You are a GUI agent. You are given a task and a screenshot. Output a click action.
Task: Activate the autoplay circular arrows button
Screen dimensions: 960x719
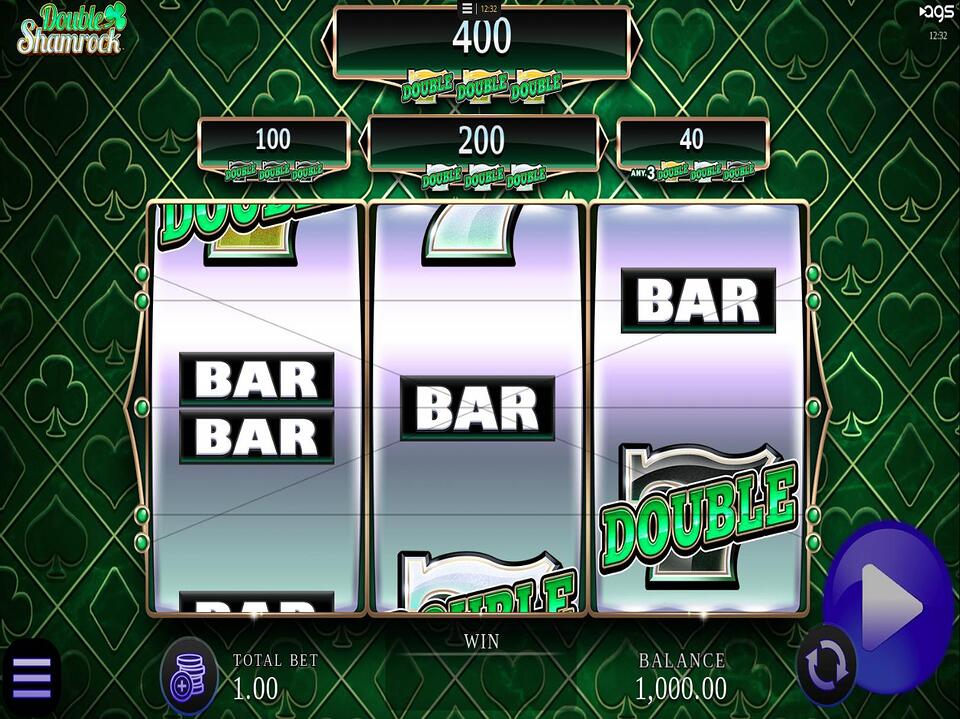tap(827, 665)
